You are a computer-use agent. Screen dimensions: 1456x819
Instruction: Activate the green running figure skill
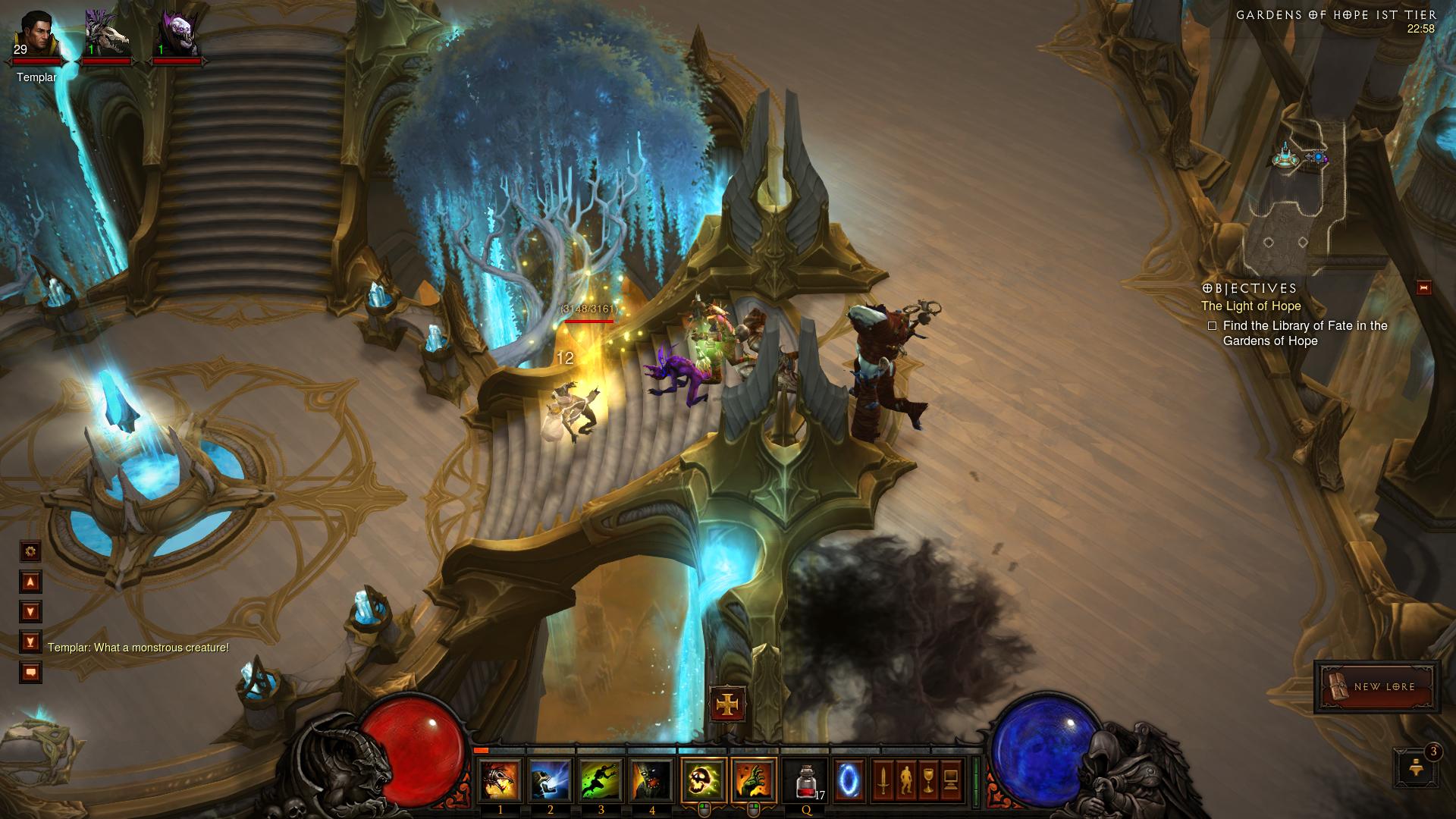[601, 781]
